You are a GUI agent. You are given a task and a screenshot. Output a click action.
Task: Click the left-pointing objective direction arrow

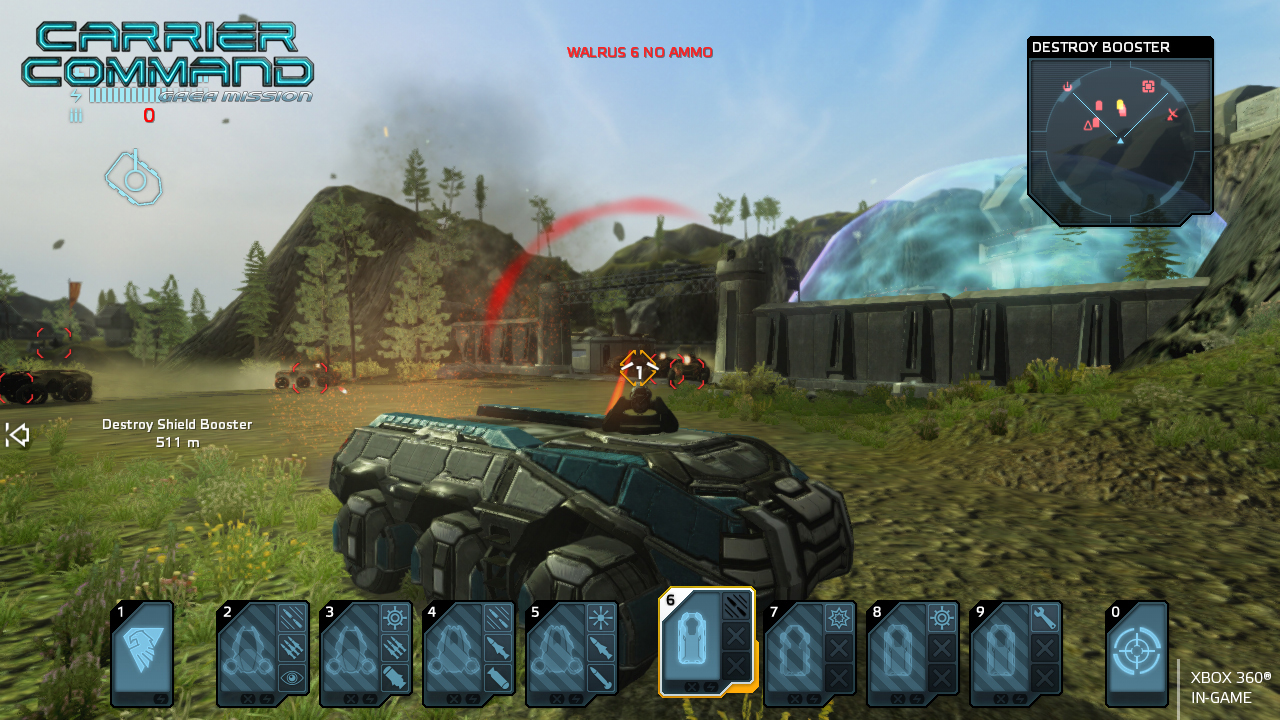[x=17, y=435]
